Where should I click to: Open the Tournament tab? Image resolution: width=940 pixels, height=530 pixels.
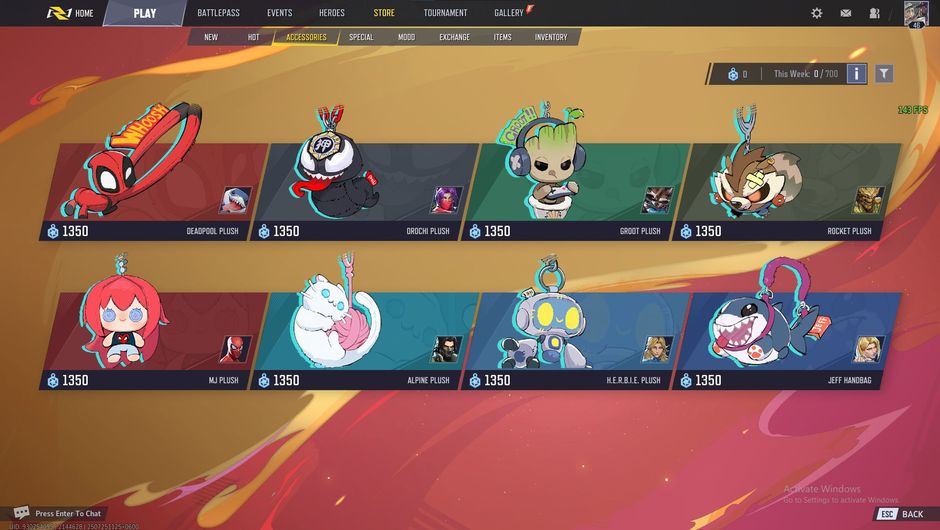click(445, 13)
